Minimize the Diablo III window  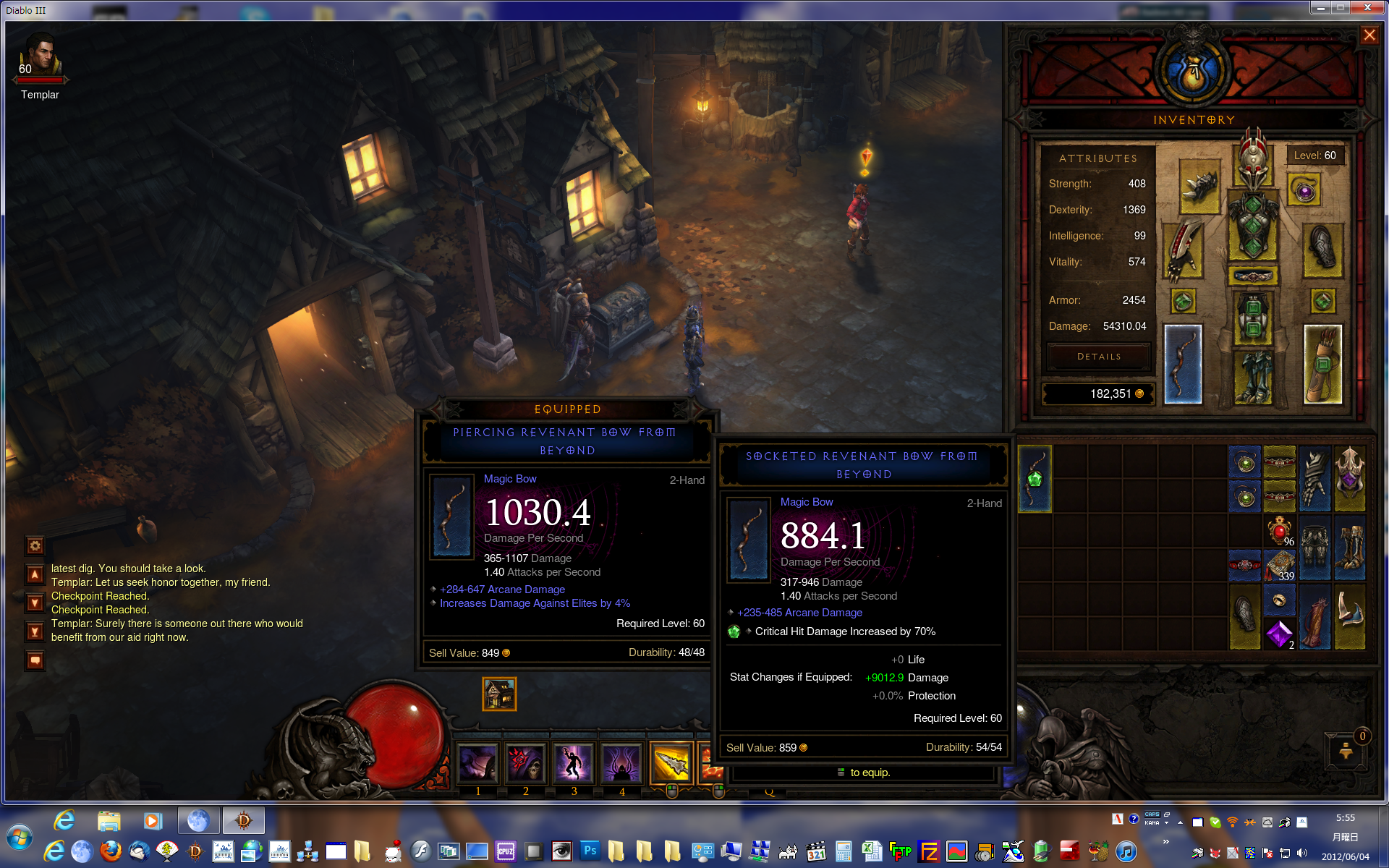(x=1321, y=8)
